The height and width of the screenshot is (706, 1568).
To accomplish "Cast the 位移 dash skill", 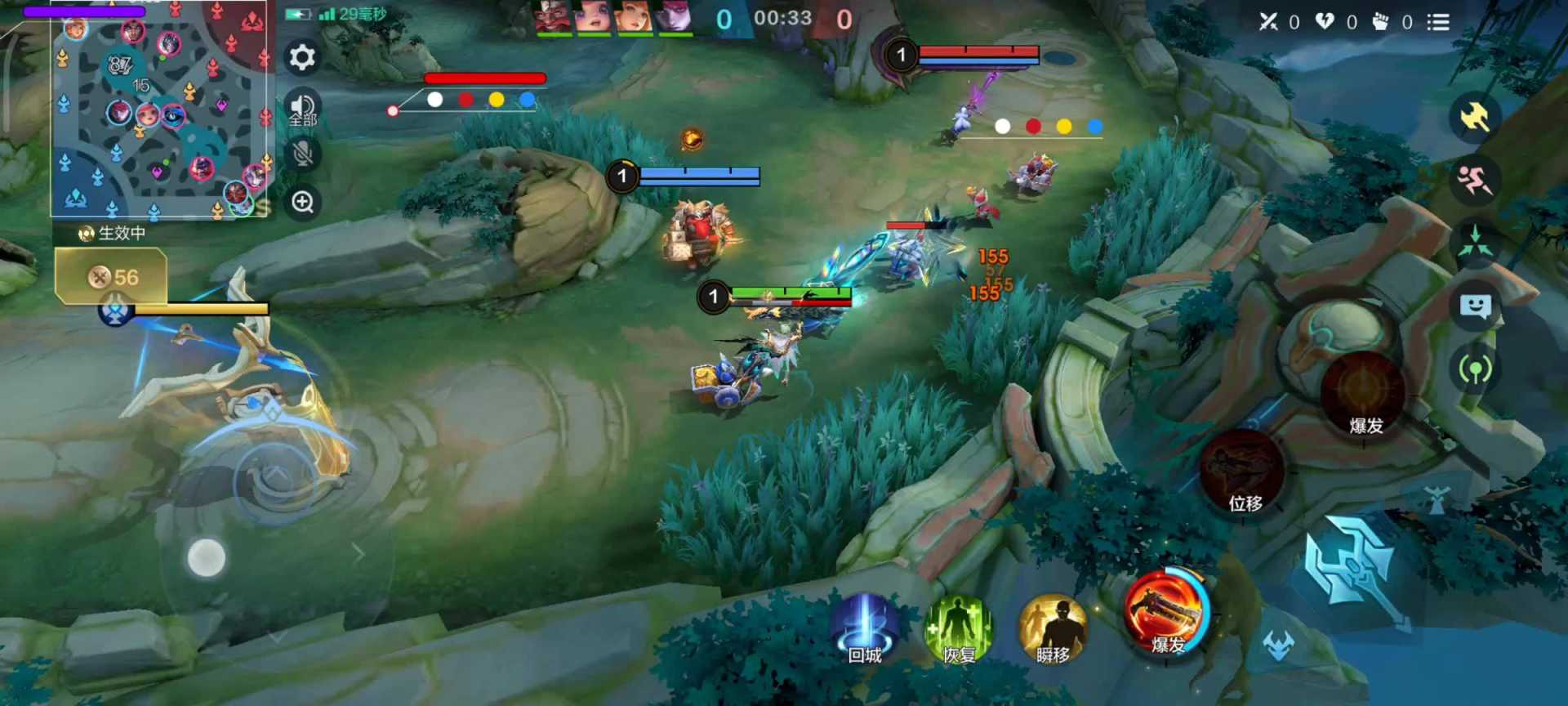I will coord(1243,473).
